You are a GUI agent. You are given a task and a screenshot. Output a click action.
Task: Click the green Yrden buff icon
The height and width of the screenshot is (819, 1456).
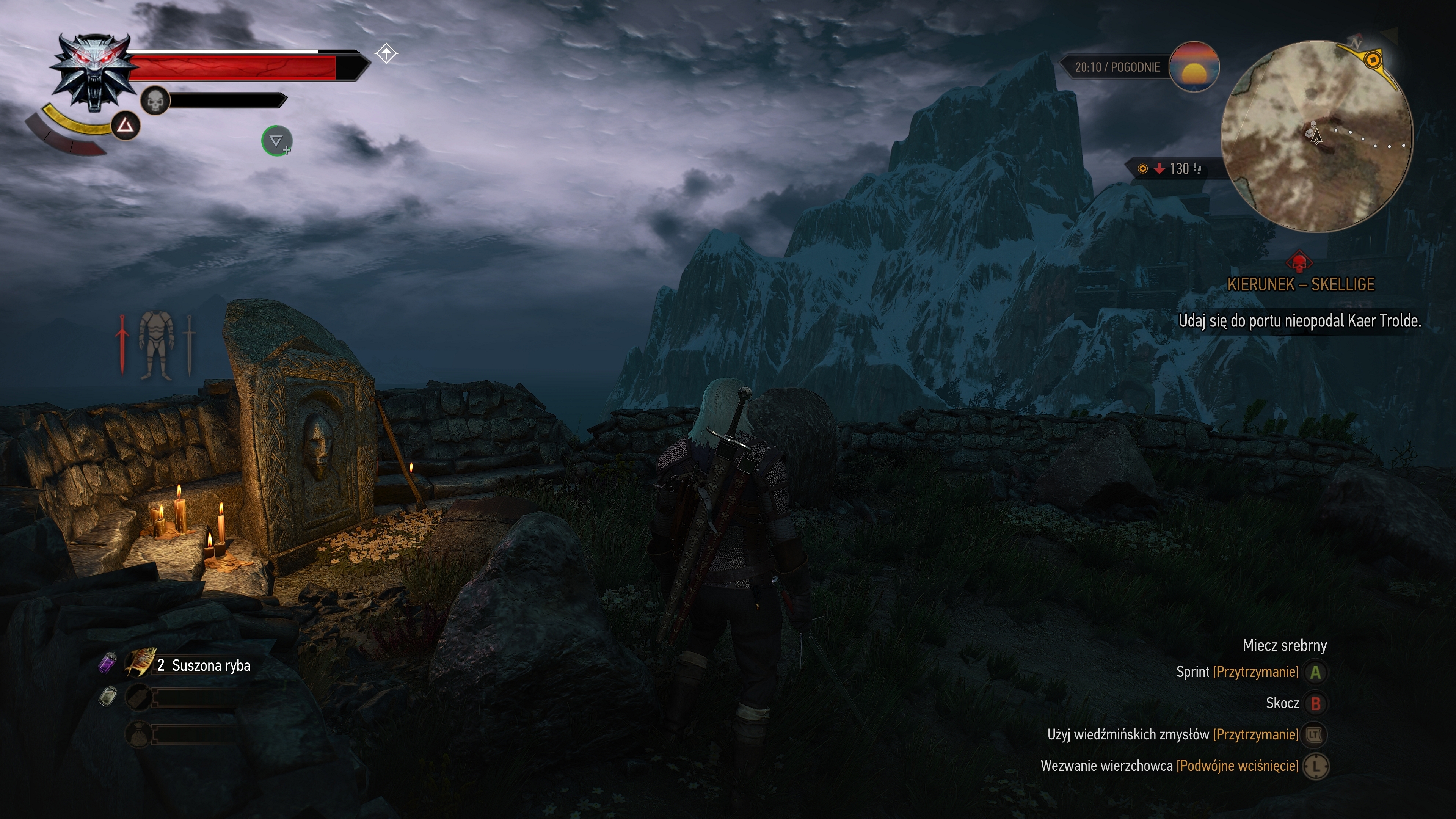(276, 141)
